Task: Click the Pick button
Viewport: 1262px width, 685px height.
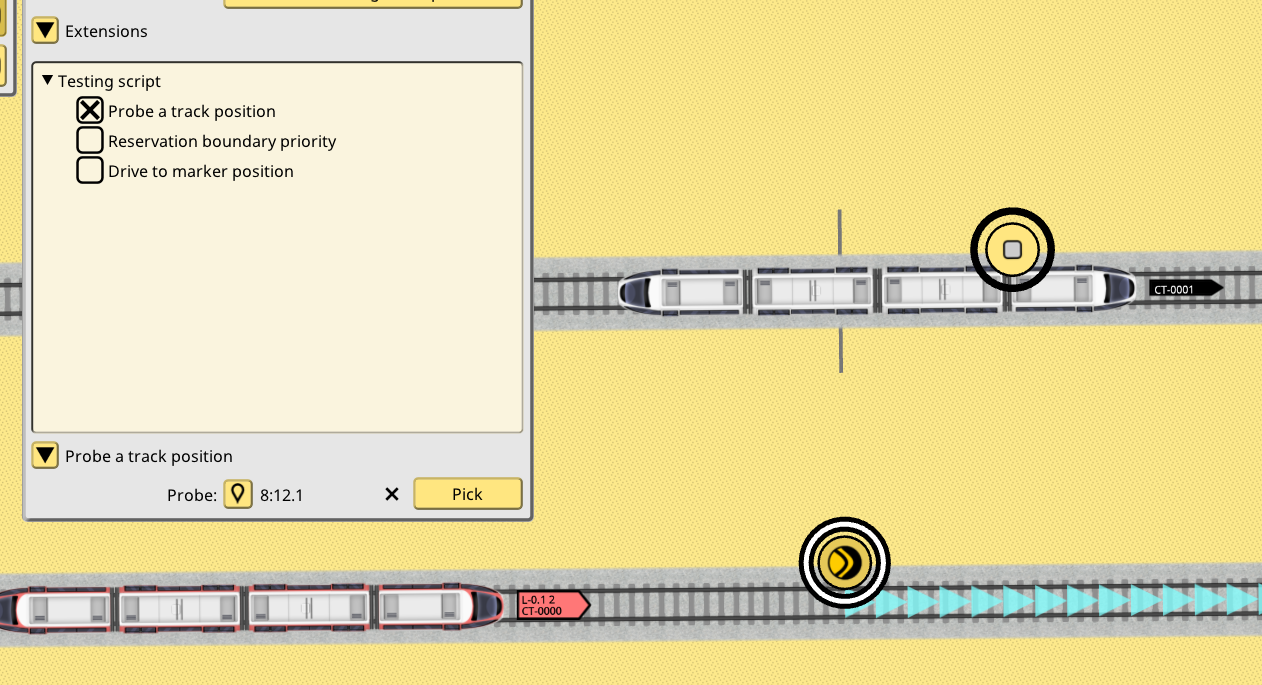Action: point(467,494)
